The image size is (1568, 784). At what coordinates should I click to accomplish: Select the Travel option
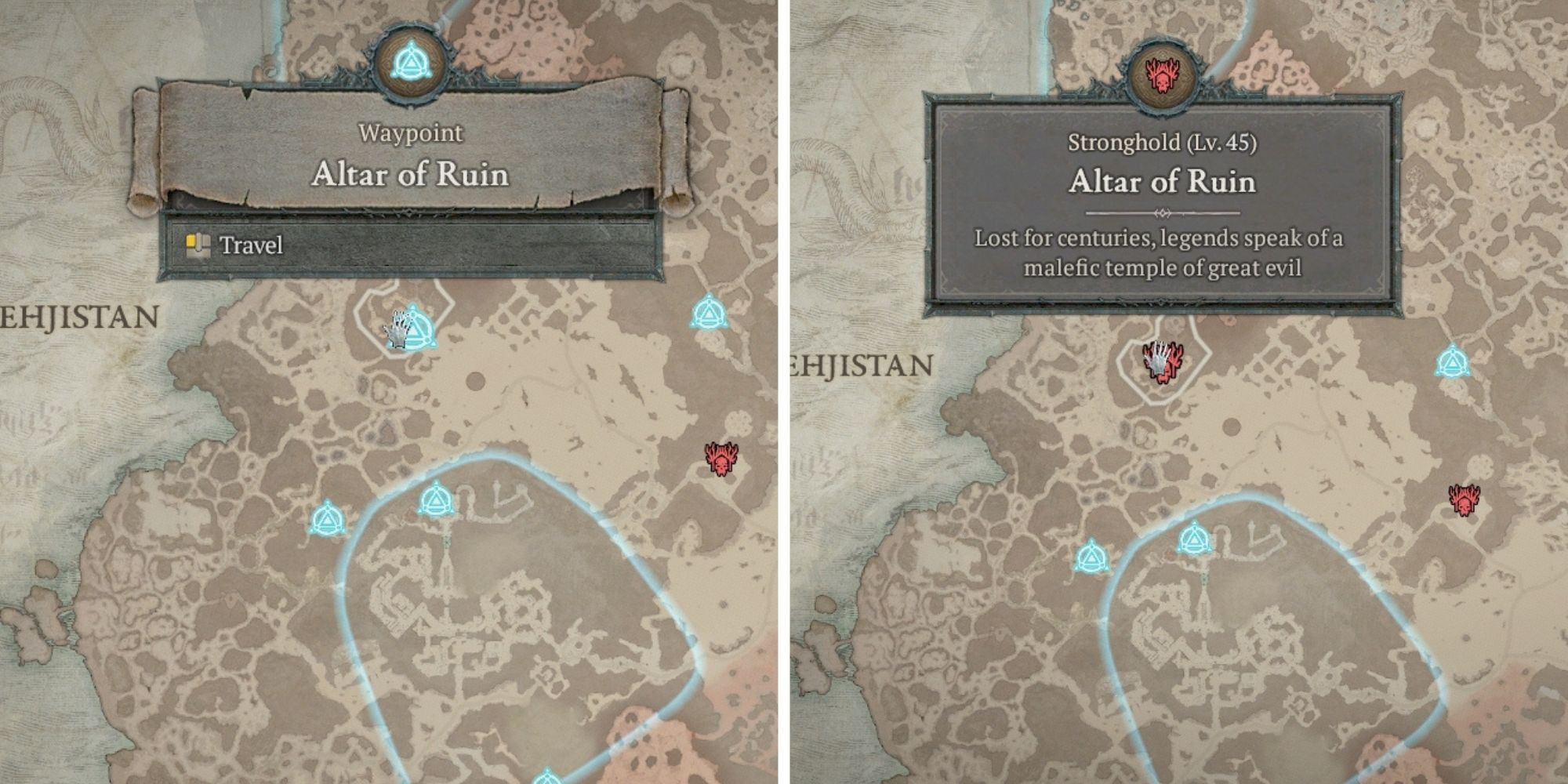coord(251,245)
